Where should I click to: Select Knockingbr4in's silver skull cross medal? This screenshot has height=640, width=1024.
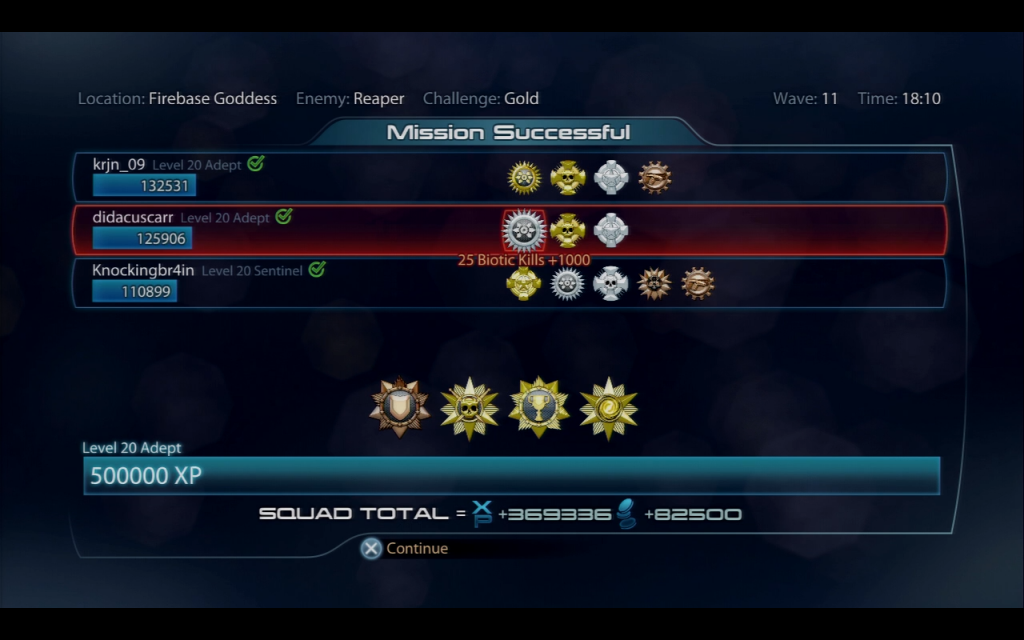[x=610, y=283]
